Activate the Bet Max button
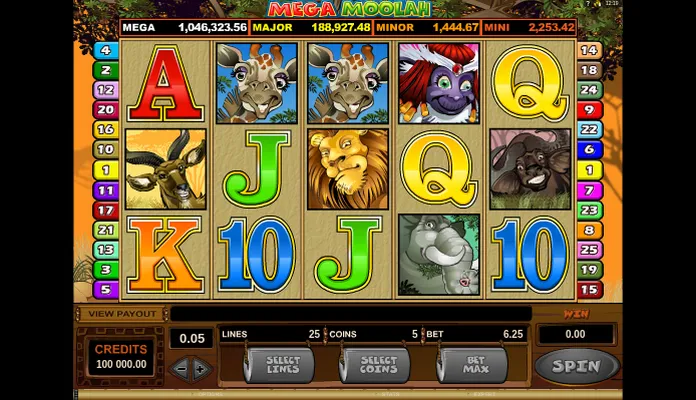This screenshot has width=696, height=400. point(472,366)
